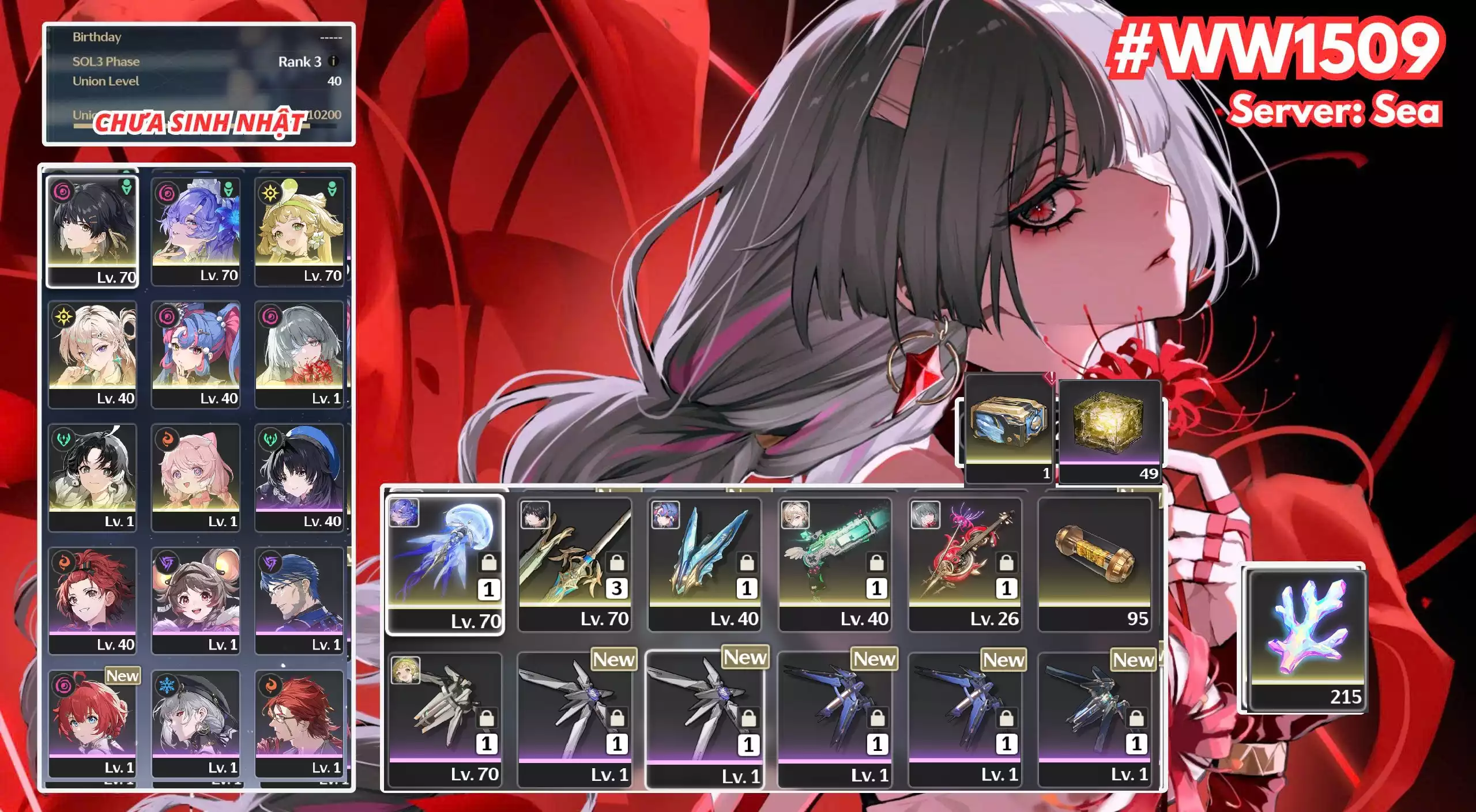
Task: Select the black-haired Rover portrait at Lv. 70
Action: tap(92, 231)
